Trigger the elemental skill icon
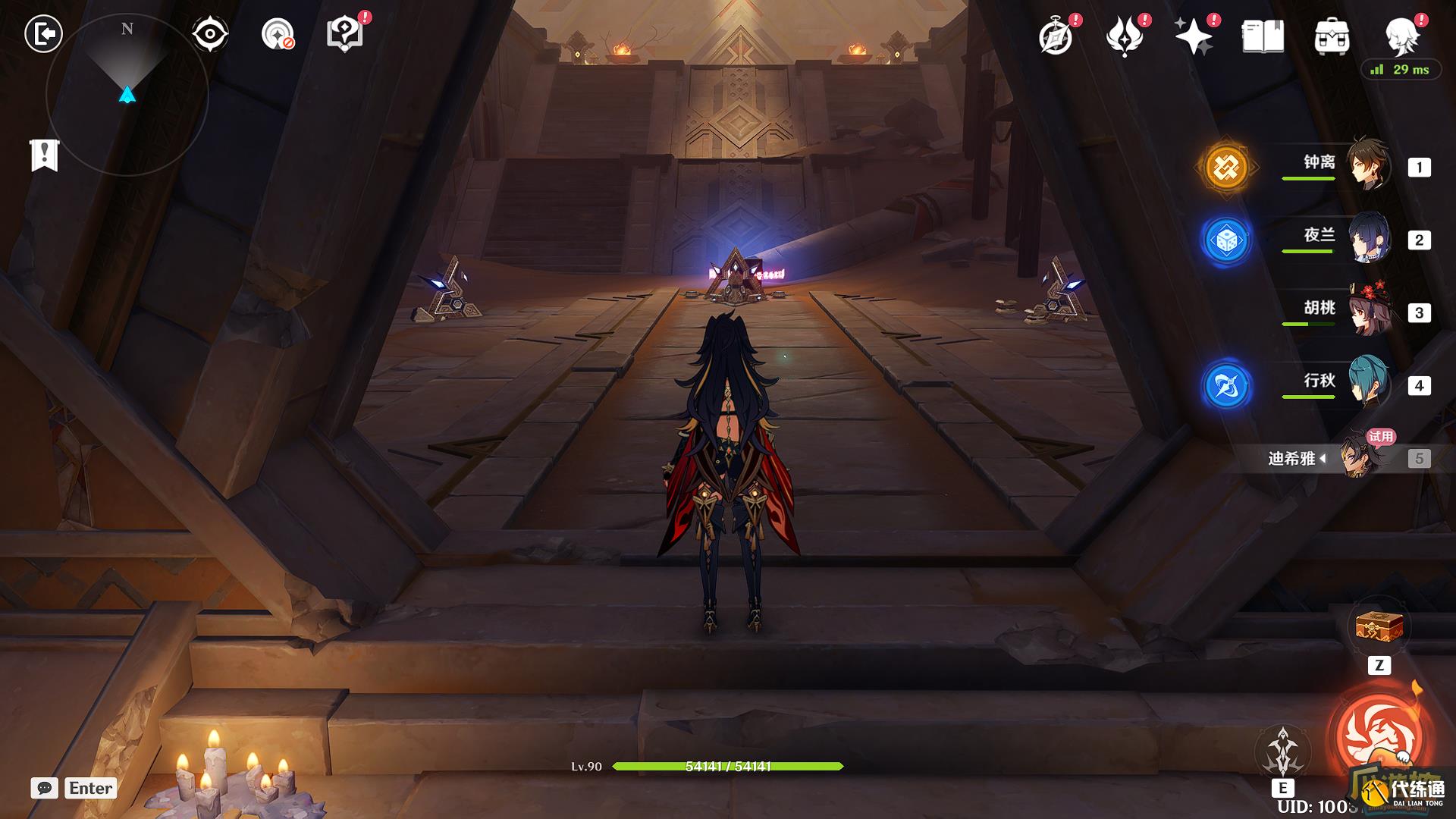Viewport: 1456px width, 819px height. tap(1283, 751)
